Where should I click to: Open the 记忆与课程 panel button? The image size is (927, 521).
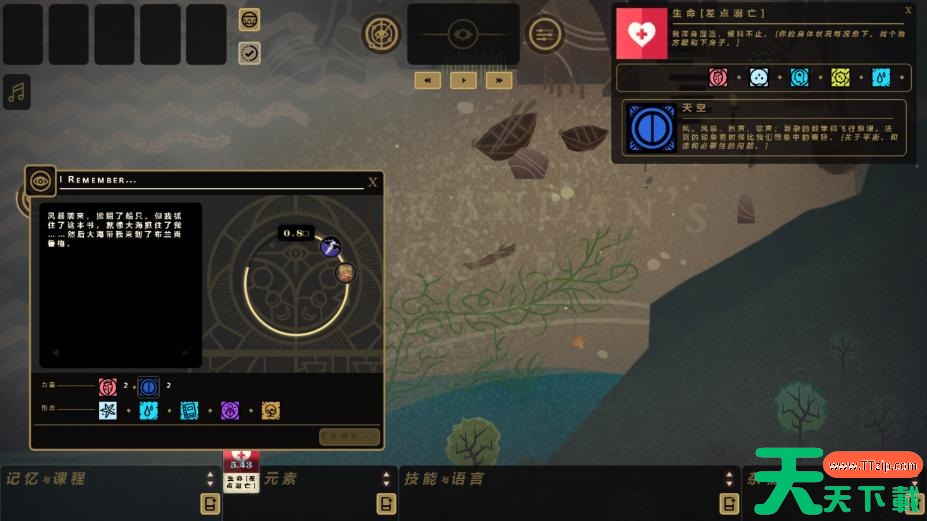tap(210, 503)
